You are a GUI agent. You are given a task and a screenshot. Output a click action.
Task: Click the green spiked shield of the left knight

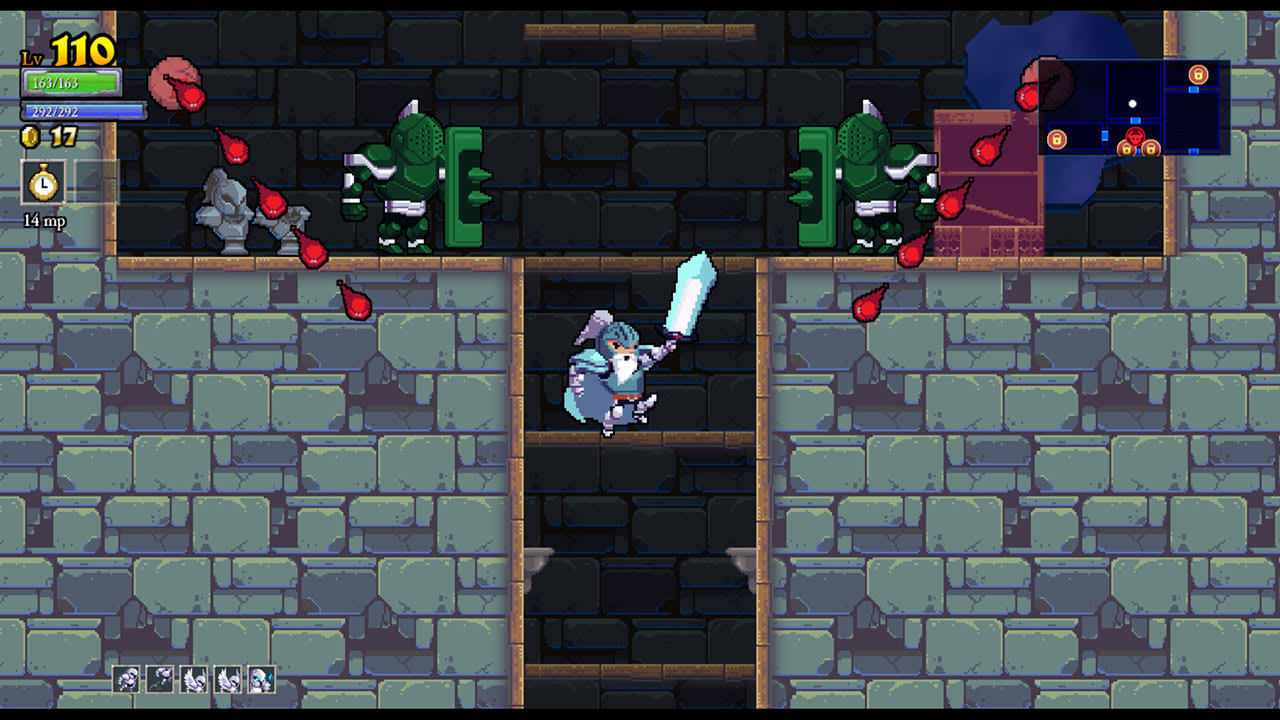pyautogui.click(x=463, y=185)
